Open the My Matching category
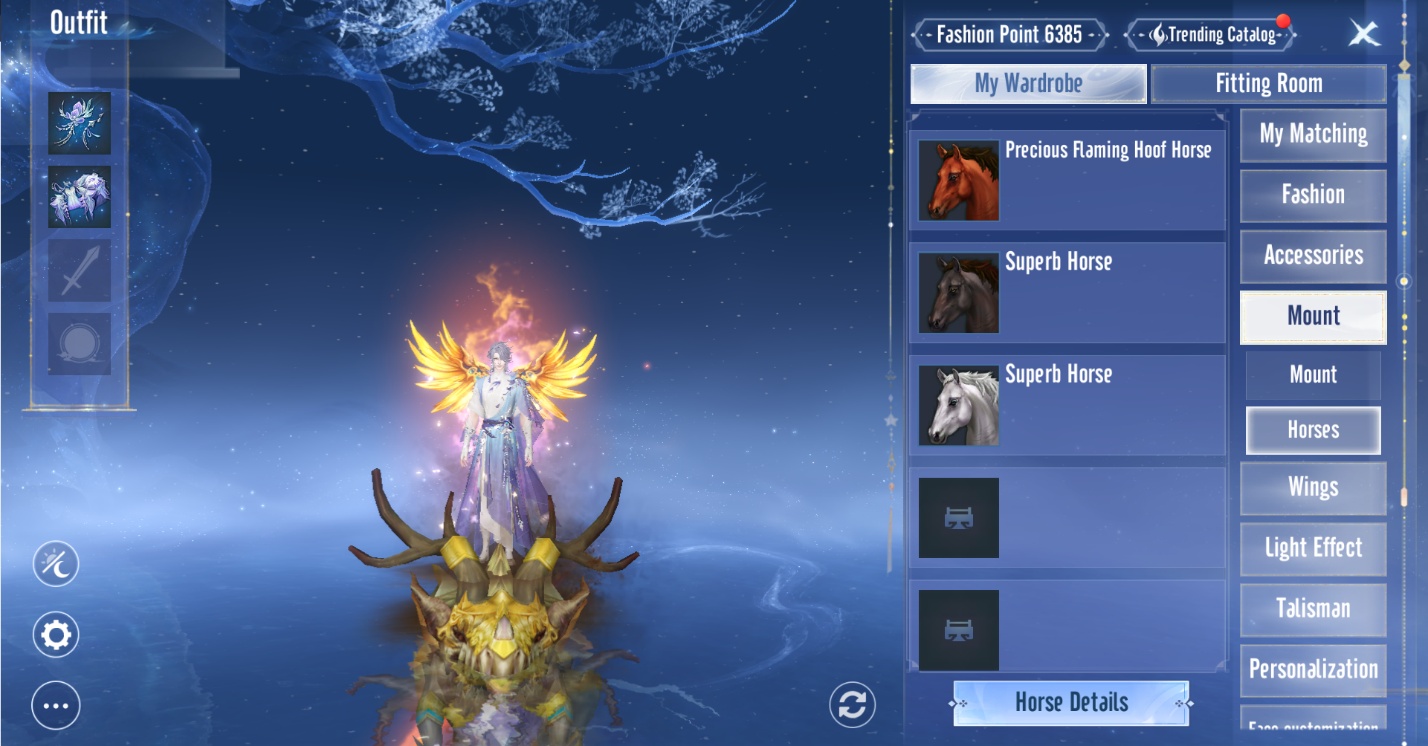This screenshot has height=746, width=1428. click(1313, 135)
